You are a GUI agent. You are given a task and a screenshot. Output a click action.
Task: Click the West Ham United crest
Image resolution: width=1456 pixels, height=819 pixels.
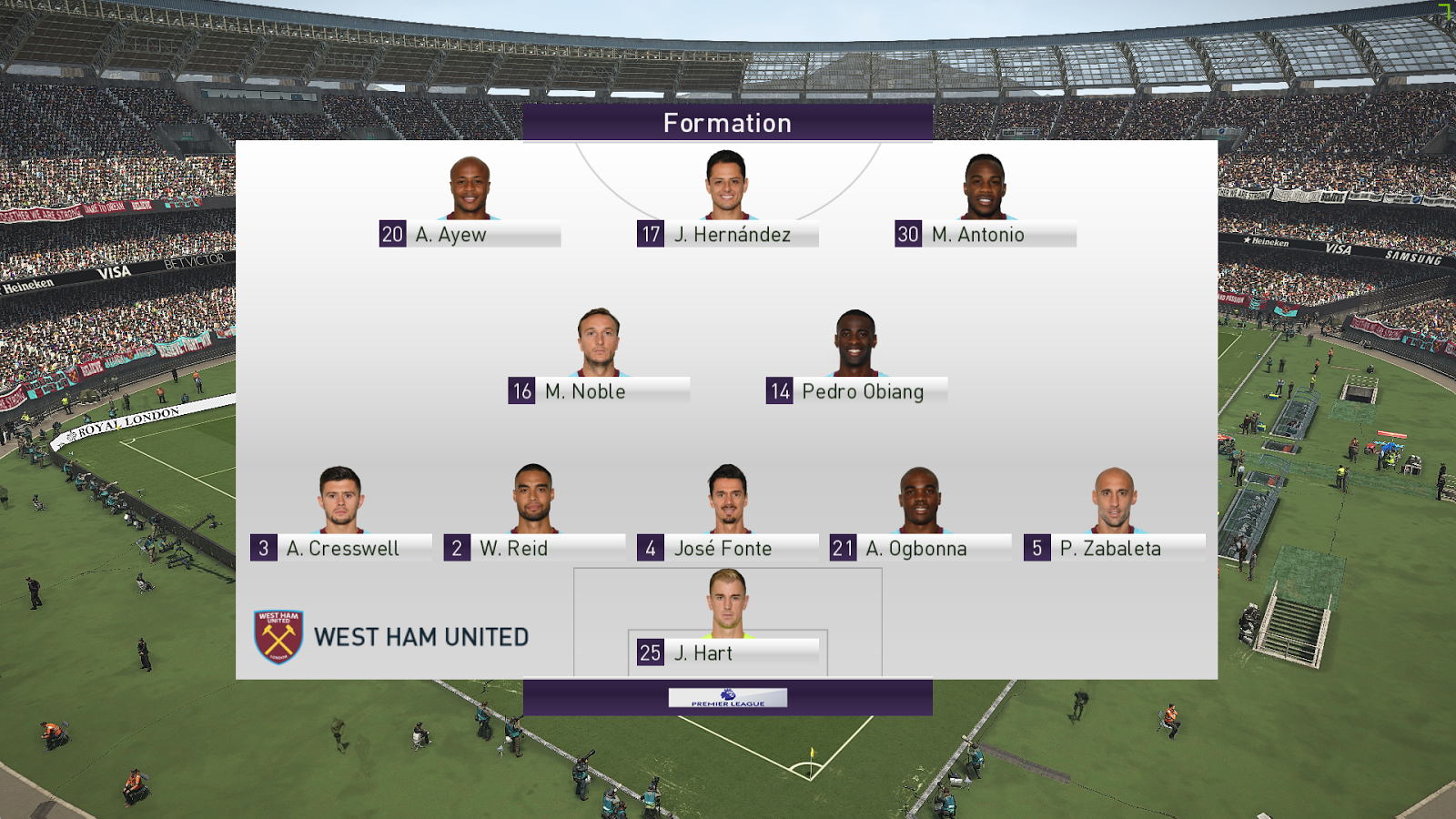click(278, 637)
